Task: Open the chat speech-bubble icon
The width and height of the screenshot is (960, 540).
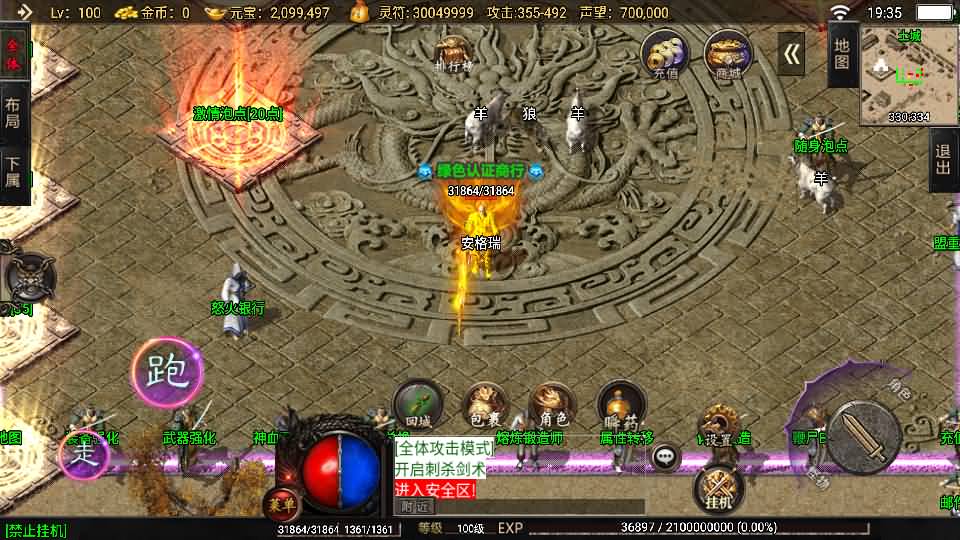Action: [x=666, y=457]
